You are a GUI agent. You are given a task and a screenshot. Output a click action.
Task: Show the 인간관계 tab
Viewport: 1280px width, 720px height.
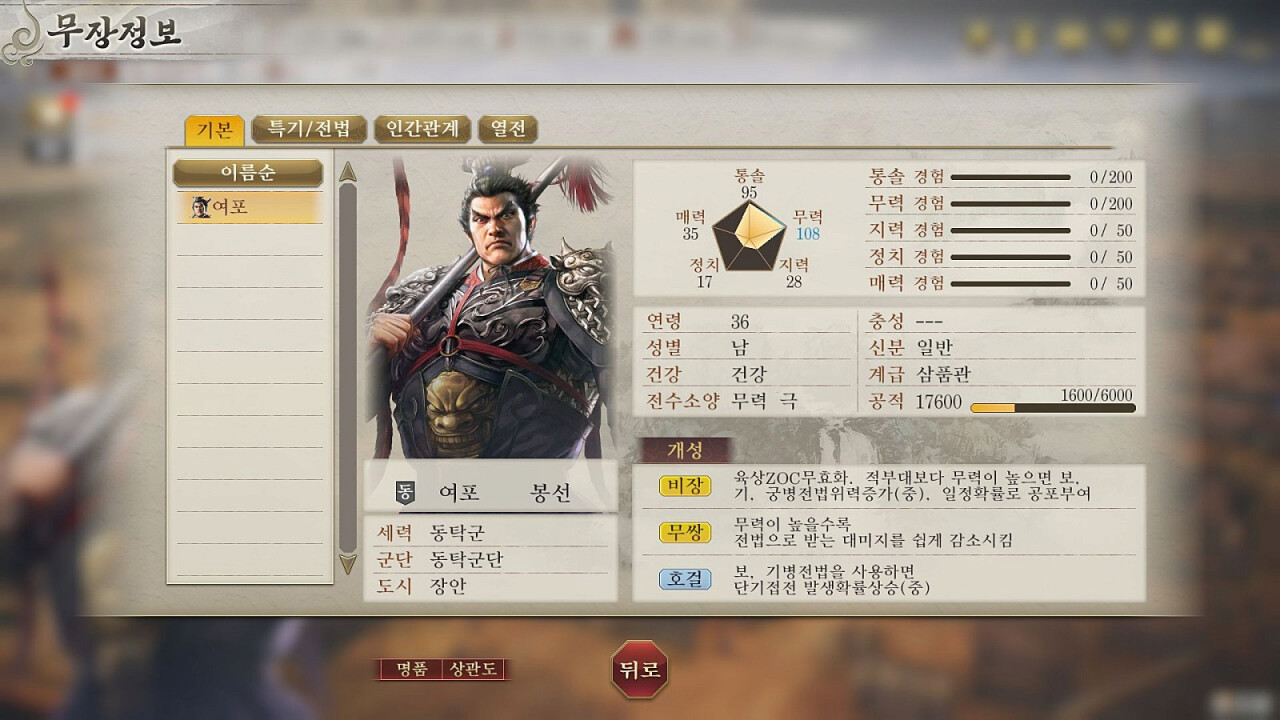click(422, 129)
